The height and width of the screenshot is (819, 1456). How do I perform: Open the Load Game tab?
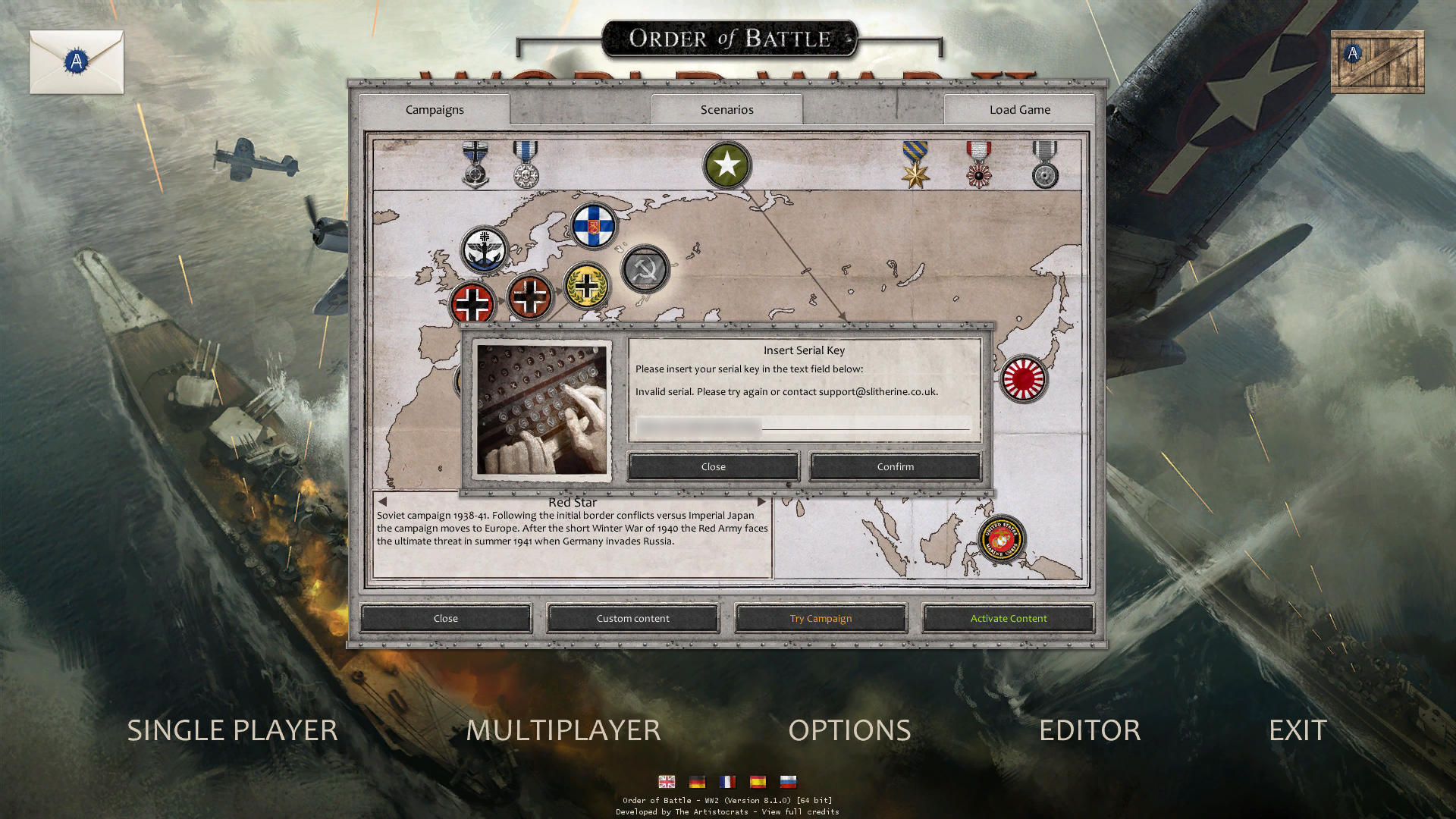1019,110
